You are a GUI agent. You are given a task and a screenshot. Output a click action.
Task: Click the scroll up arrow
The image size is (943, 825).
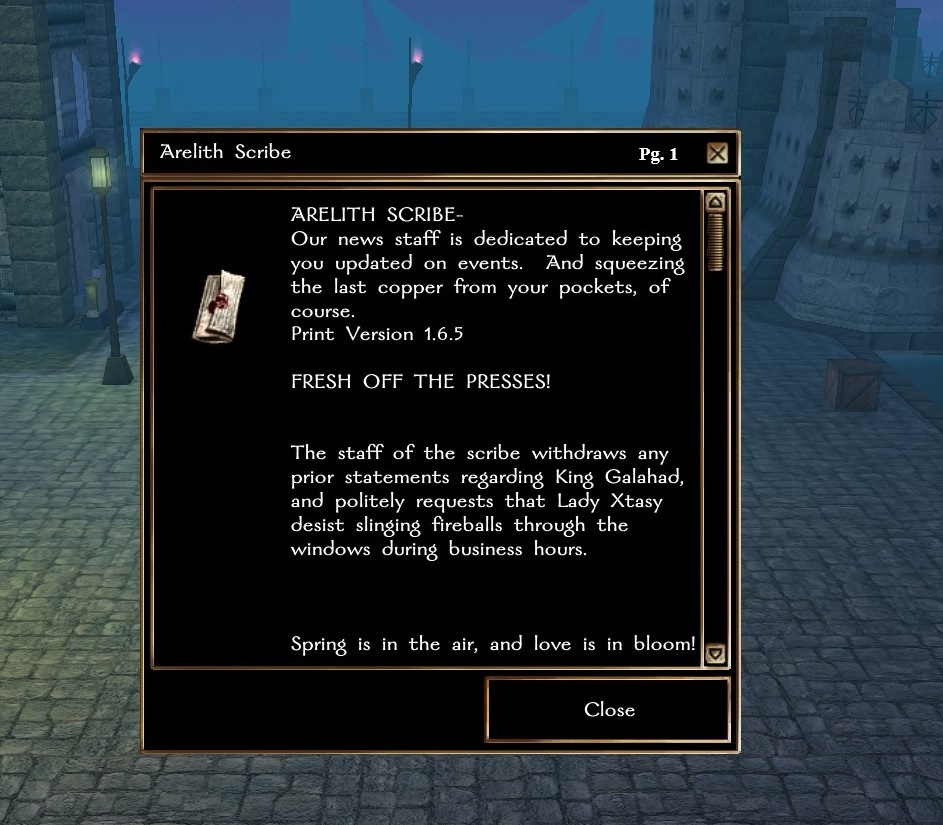pos(714,203)
